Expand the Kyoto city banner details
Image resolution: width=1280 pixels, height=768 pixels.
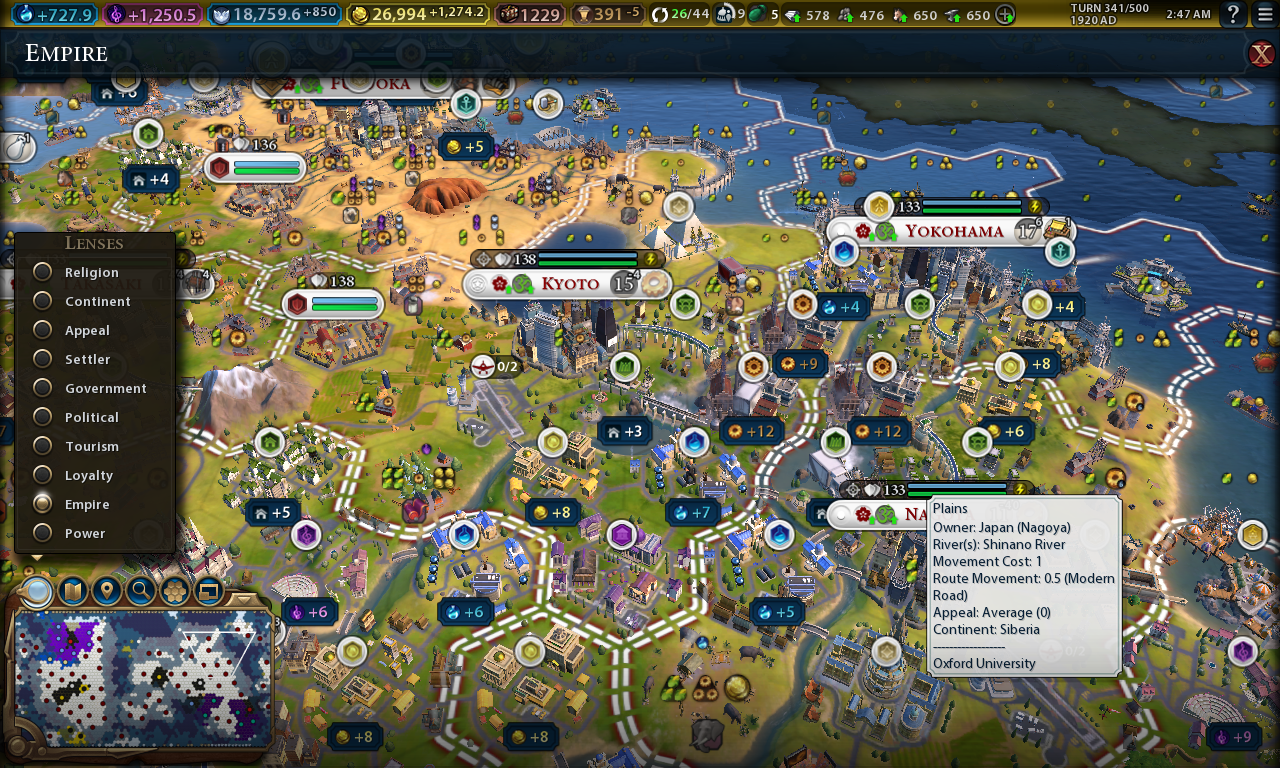(477, 283)
